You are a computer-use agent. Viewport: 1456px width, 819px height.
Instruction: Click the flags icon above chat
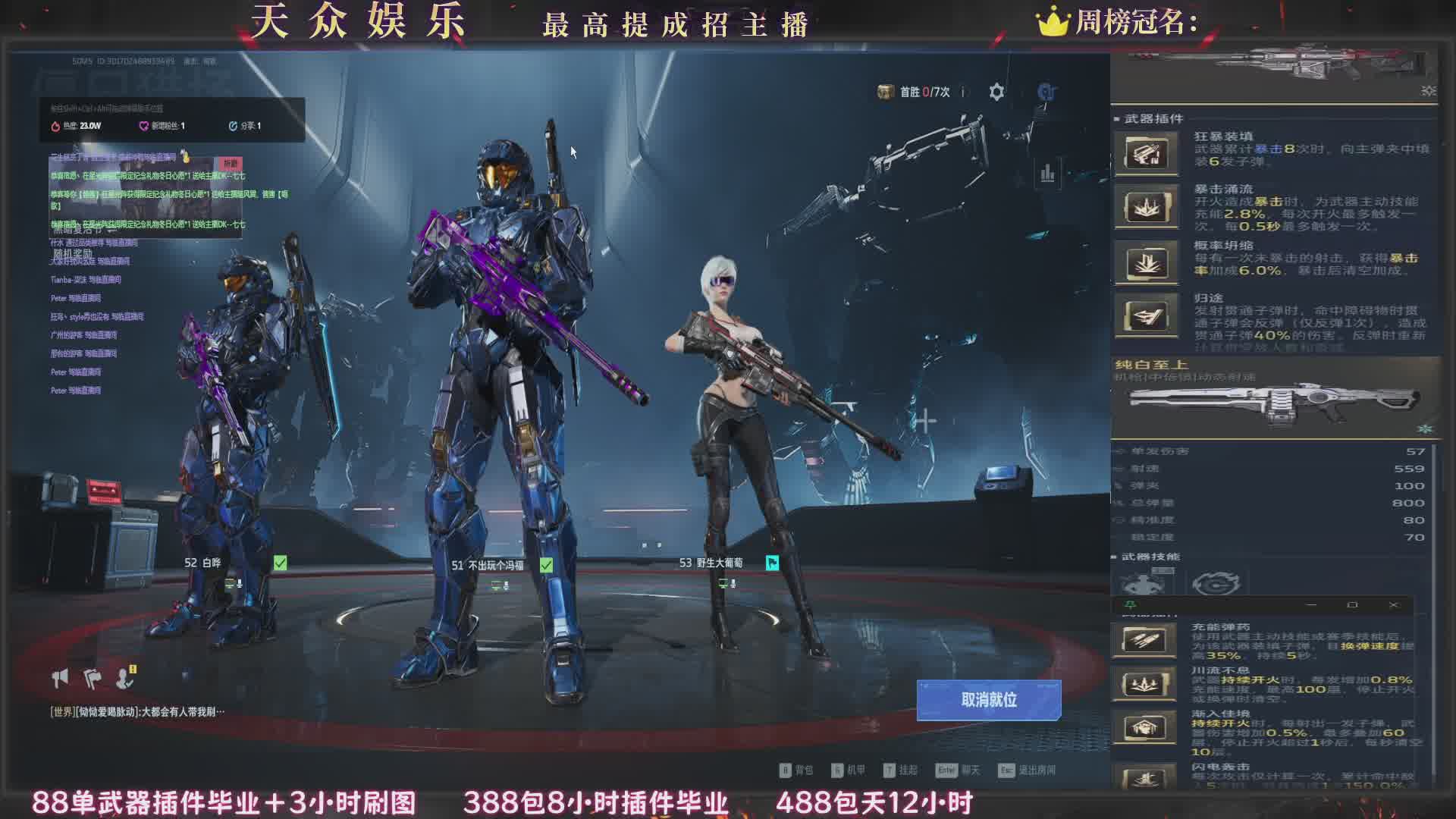(93, 678)
